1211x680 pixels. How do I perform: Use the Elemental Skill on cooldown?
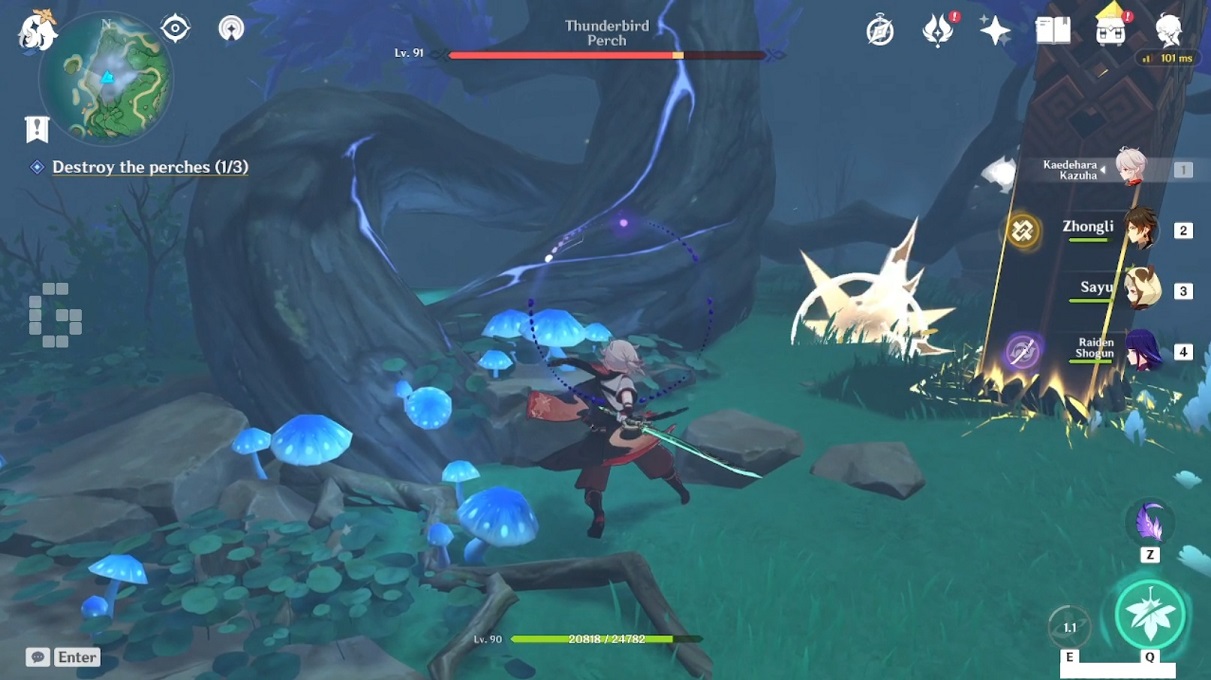coord(1069,627)
